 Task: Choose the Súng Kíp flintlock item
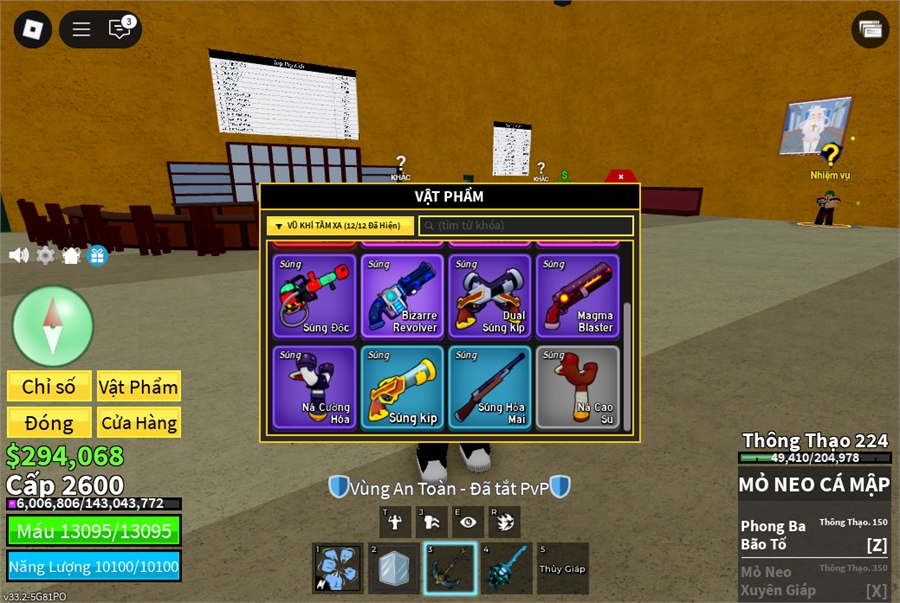click(402, 387)
